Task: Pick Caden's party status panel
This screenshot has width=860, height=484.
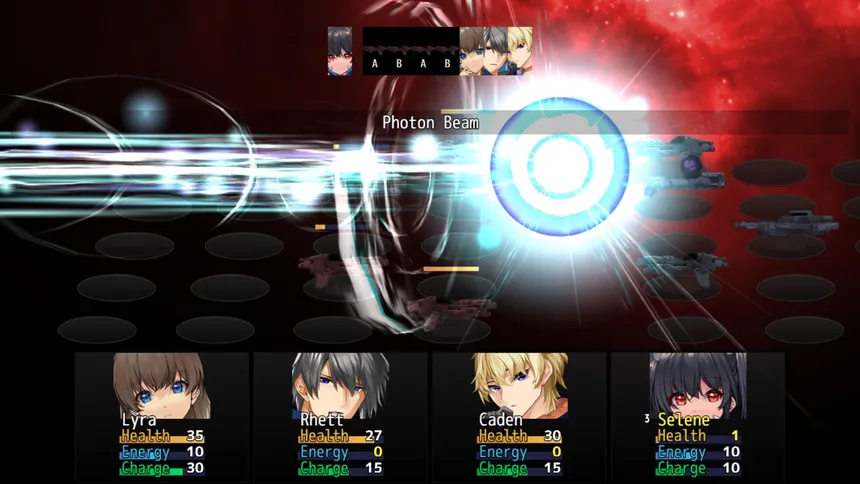Action: coord(518,414)
